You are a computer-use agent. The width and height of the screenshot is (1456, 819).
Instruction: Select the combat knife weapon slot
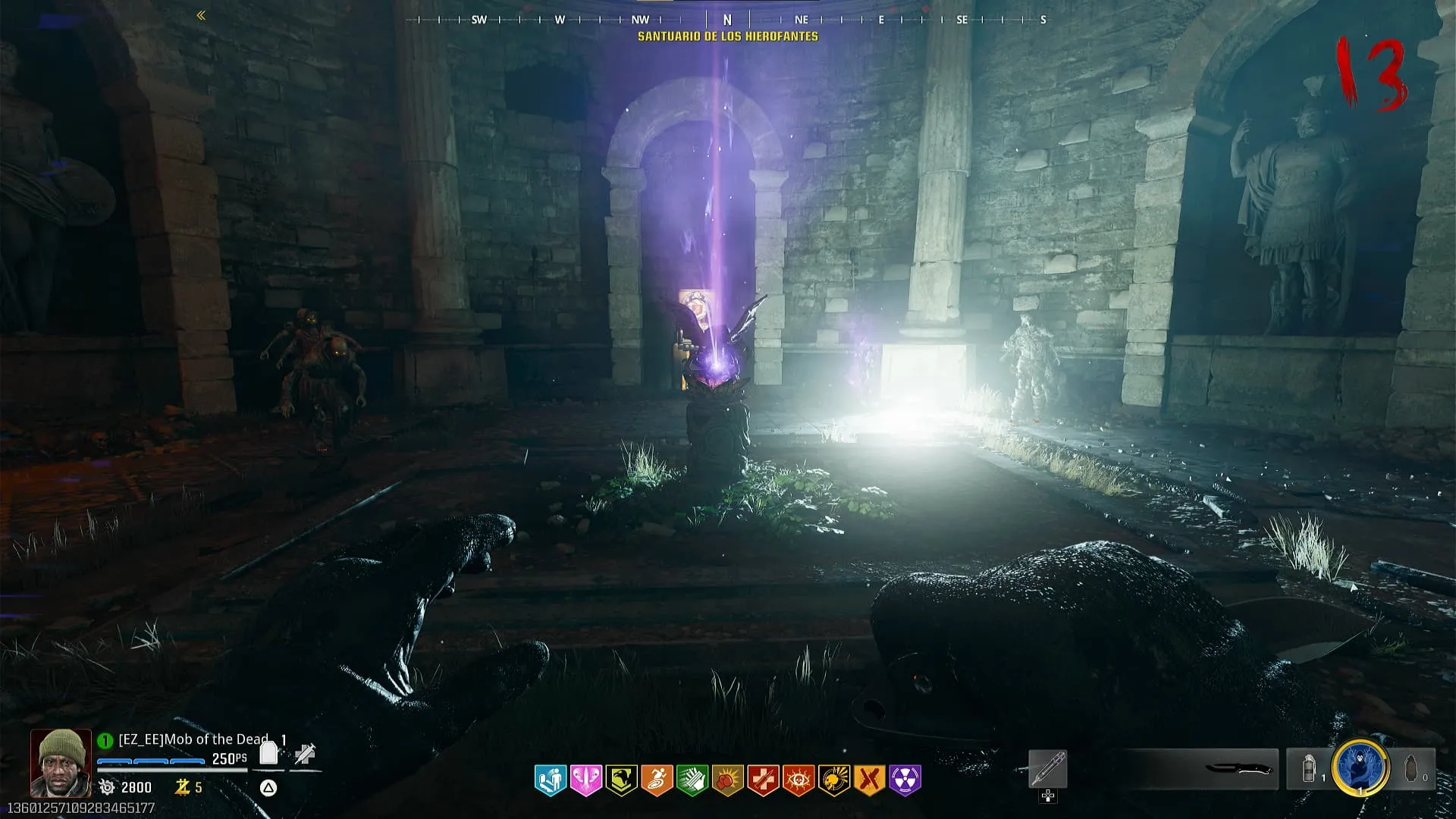[x=1238, y=769]
